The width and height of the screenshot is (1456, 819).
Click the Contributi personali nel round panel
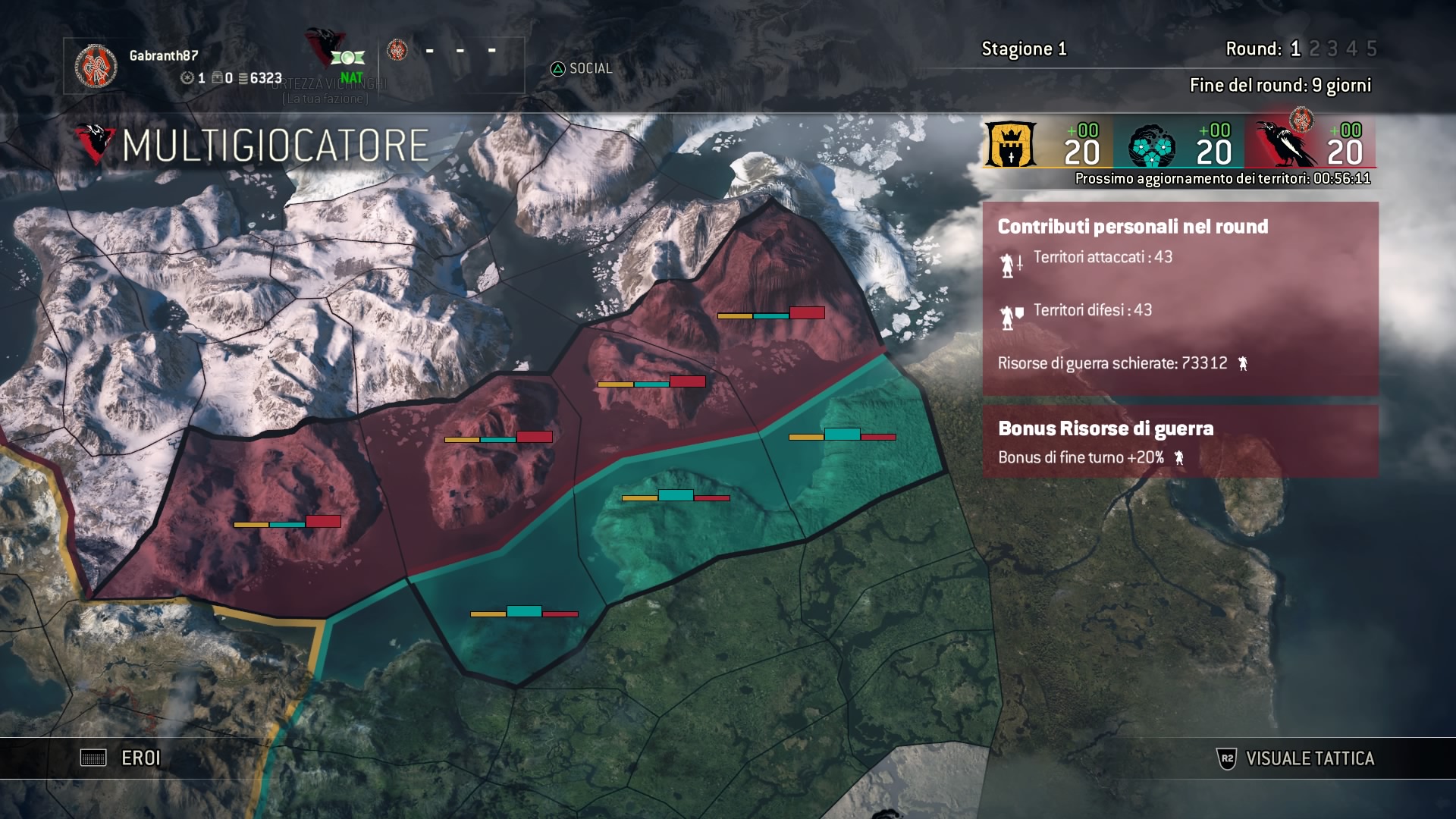pyautogui.click(x=1180, y=298)
